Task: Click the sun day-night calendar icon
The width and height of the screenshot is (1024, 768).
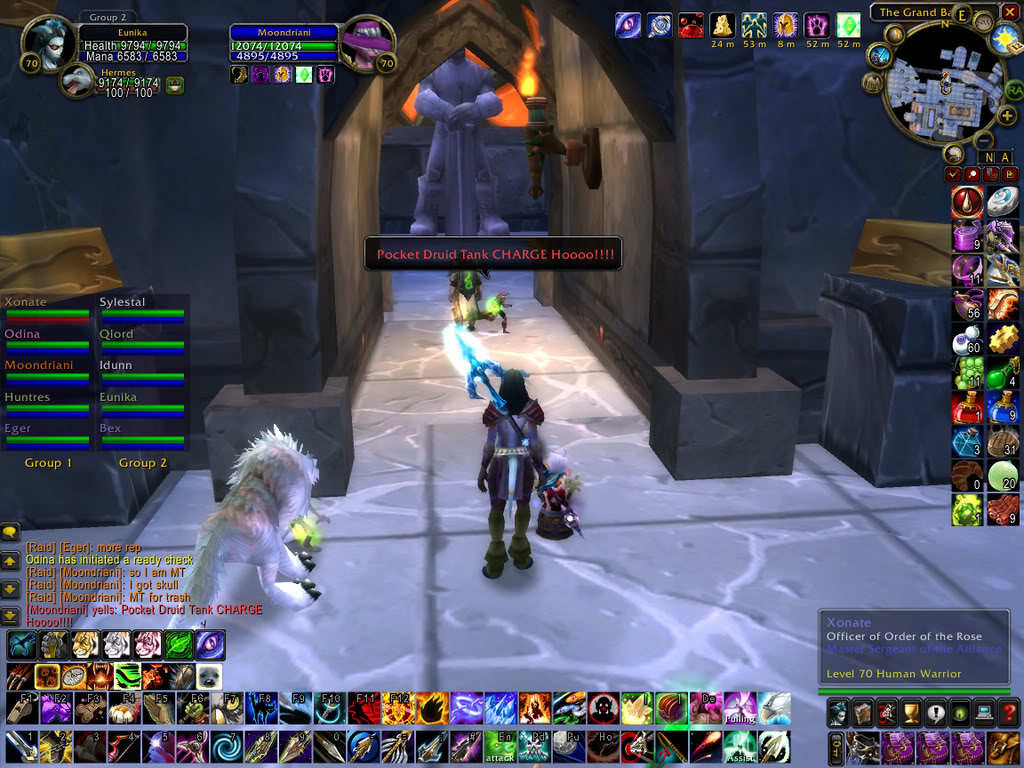Action: [x=1004, y=40]
